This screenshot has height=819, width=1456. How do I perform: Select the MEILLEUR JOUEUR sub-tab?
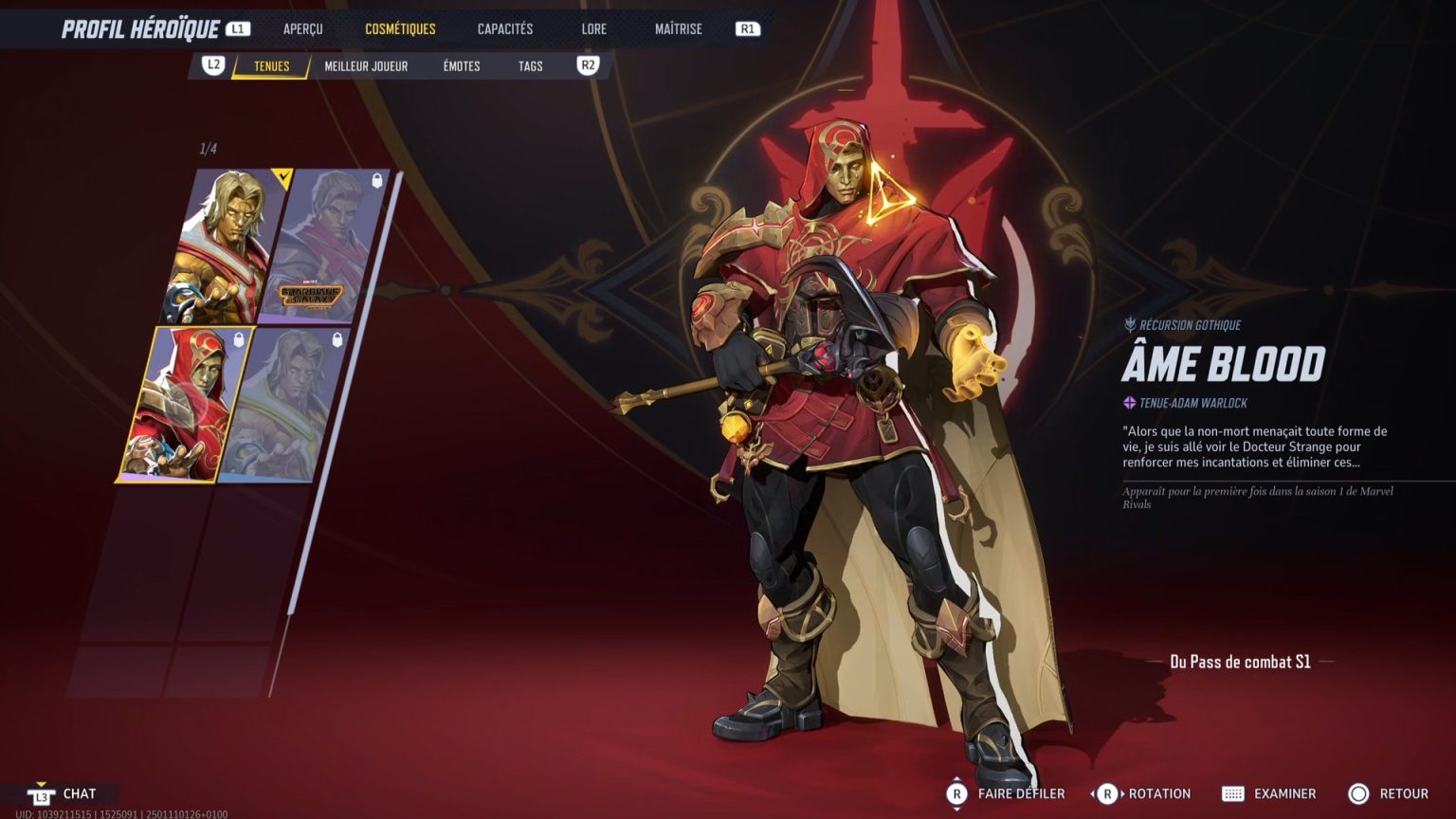pyautogui.click(x=365, y=66)
